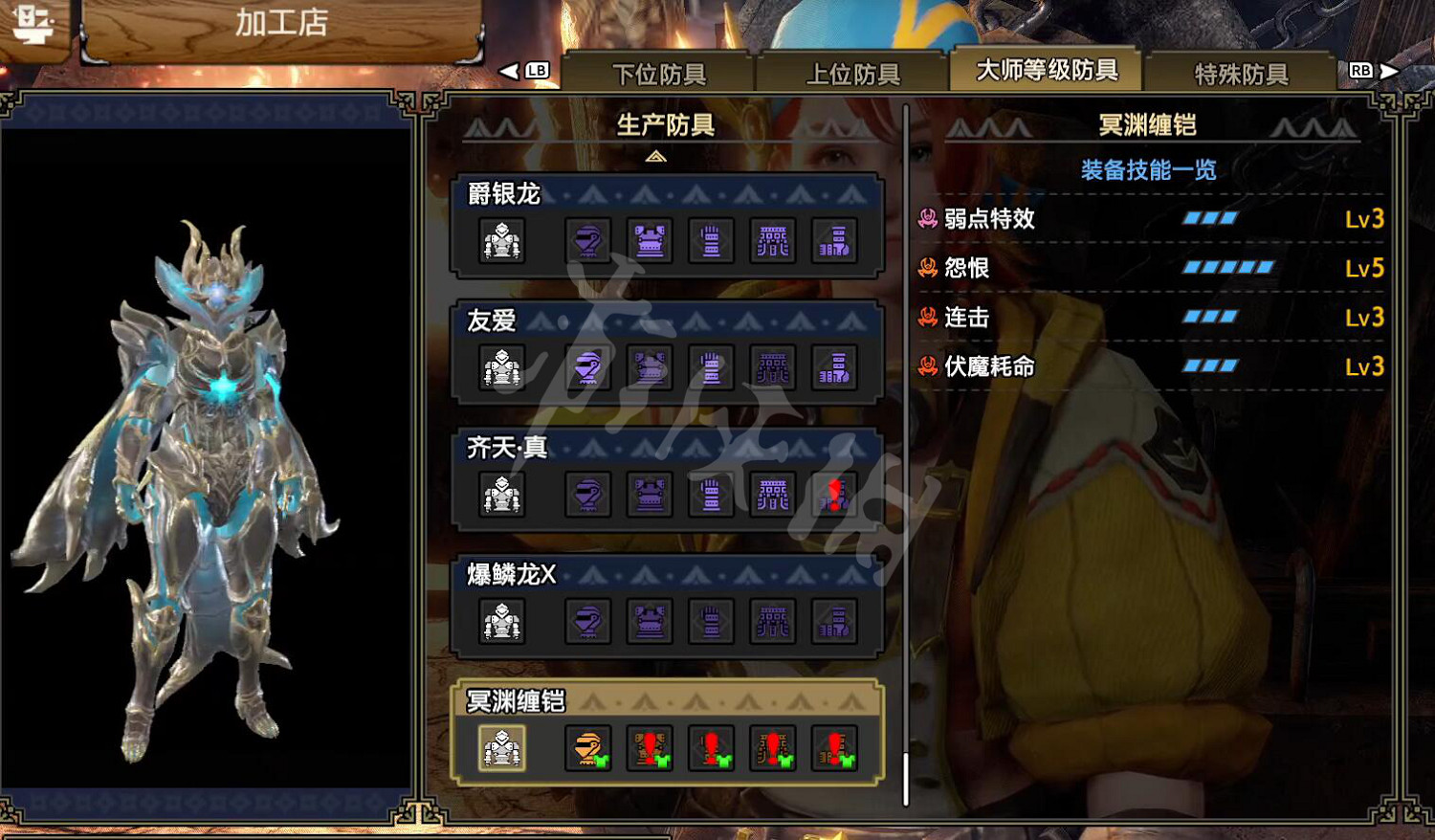This screenshot has width=1435, height=840.
Task: Select the 爆鳞龙X leg armor icon
Action: 834,622
